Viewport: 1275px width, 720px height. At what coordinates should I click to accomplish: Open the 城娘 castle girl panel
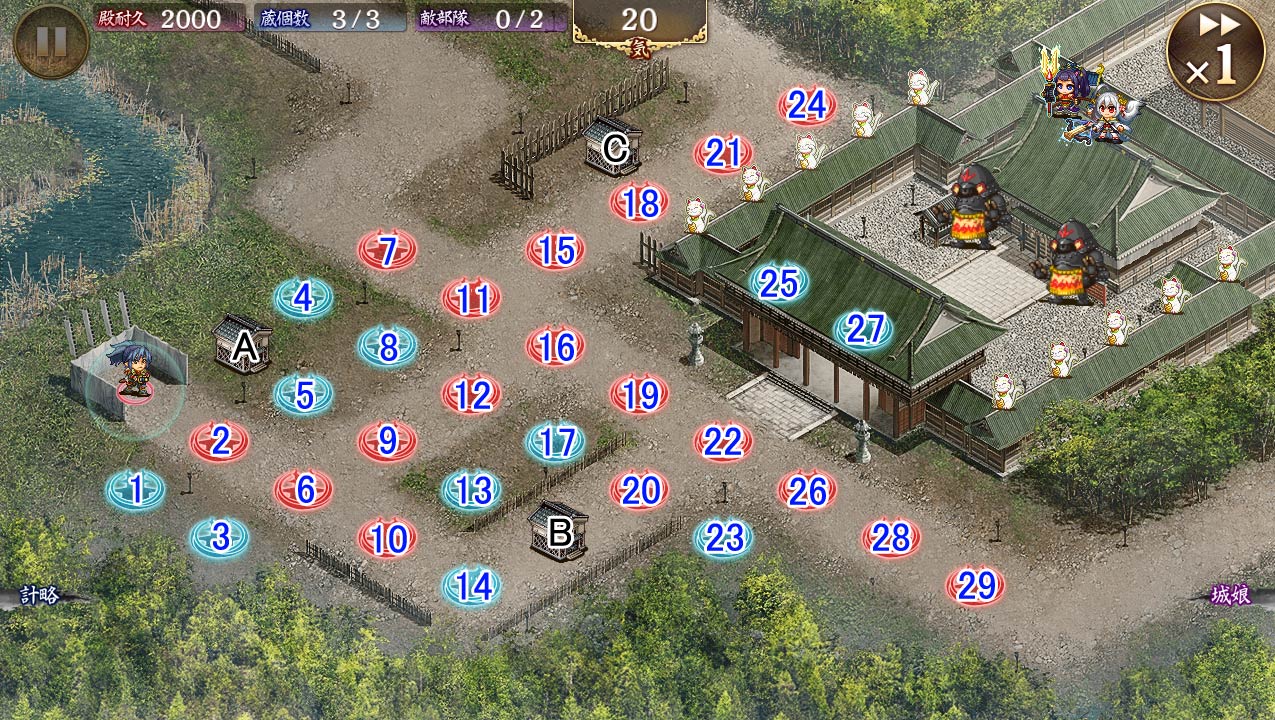coord(1231,596)
